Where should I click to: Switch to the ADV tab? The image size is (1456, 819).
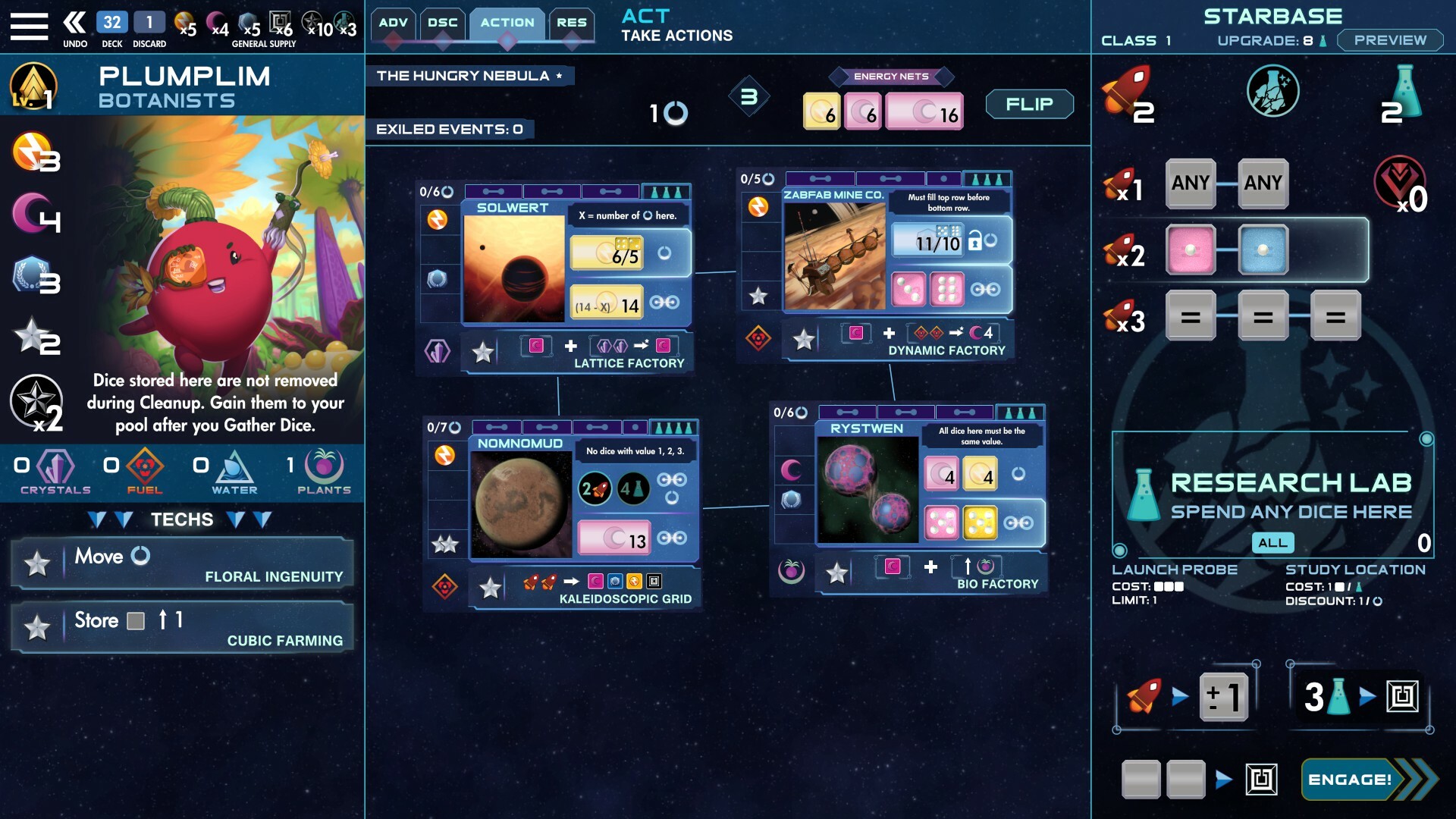click(392, 23)
